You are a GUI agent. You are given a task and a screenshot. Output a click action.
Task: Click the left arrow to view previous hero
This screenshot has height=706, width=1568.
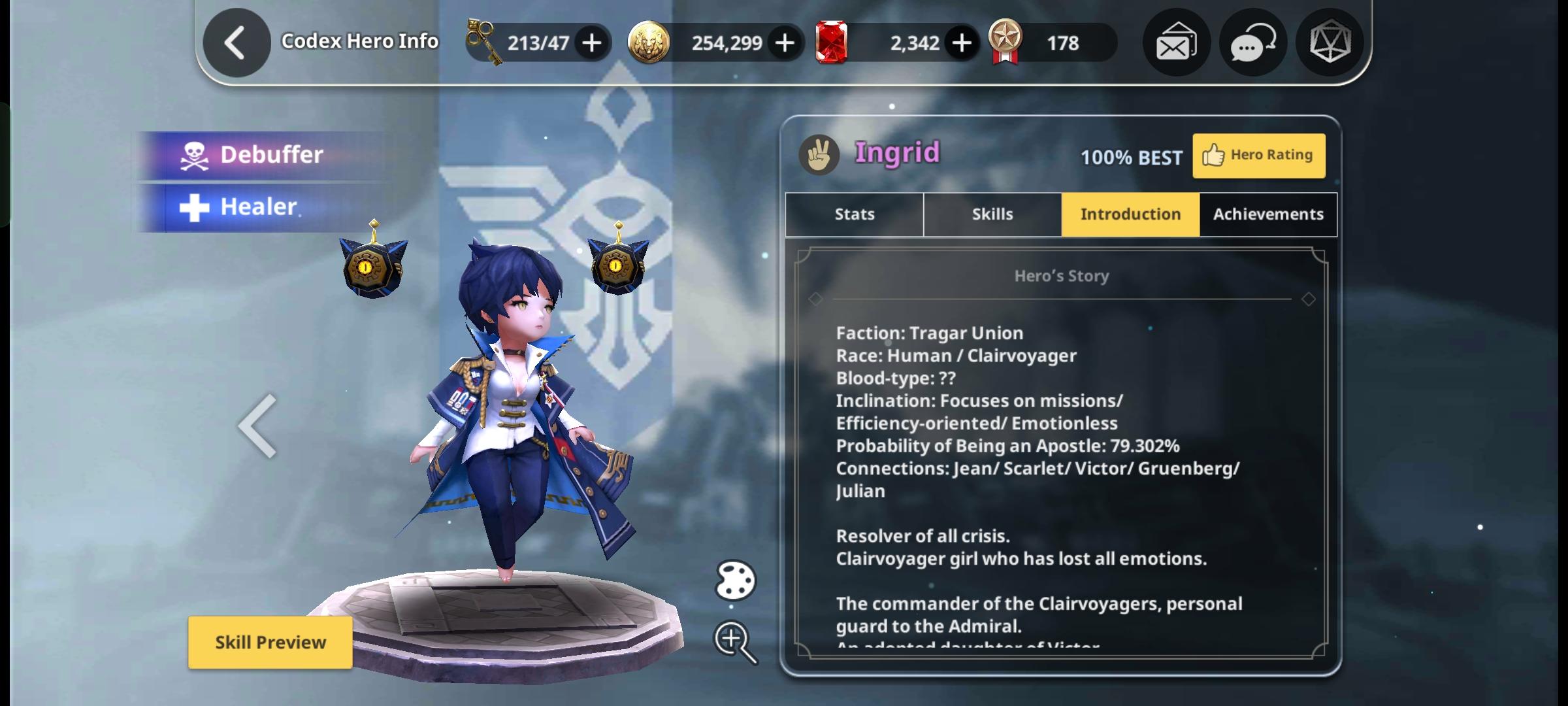pyautogui.click(x=258, y=425)
